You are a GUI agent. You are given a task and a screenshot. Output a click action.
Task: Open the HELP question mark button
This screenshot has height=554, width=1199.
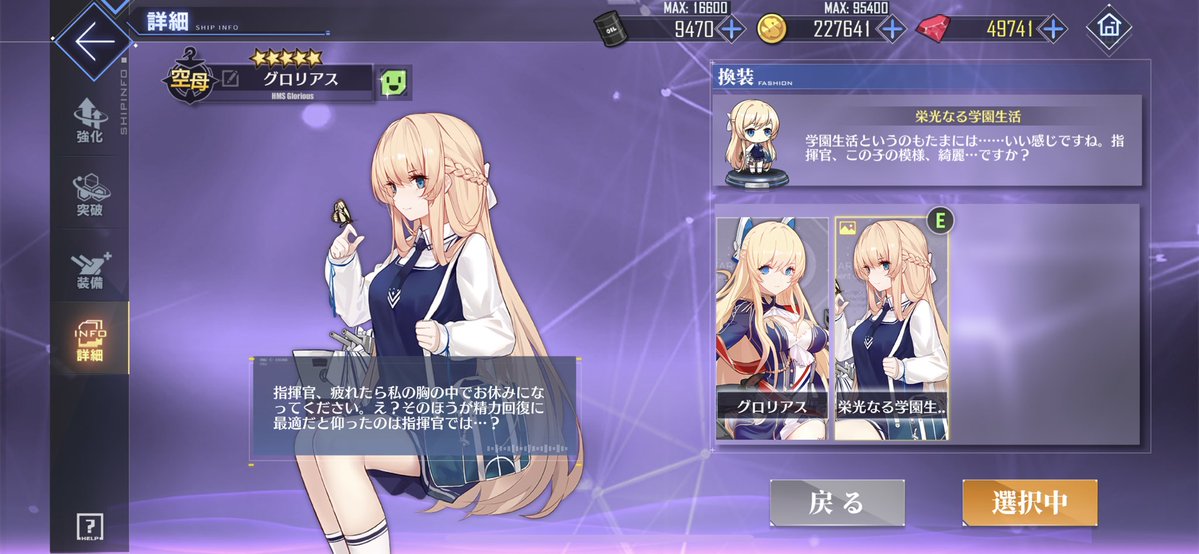point(89,527)
